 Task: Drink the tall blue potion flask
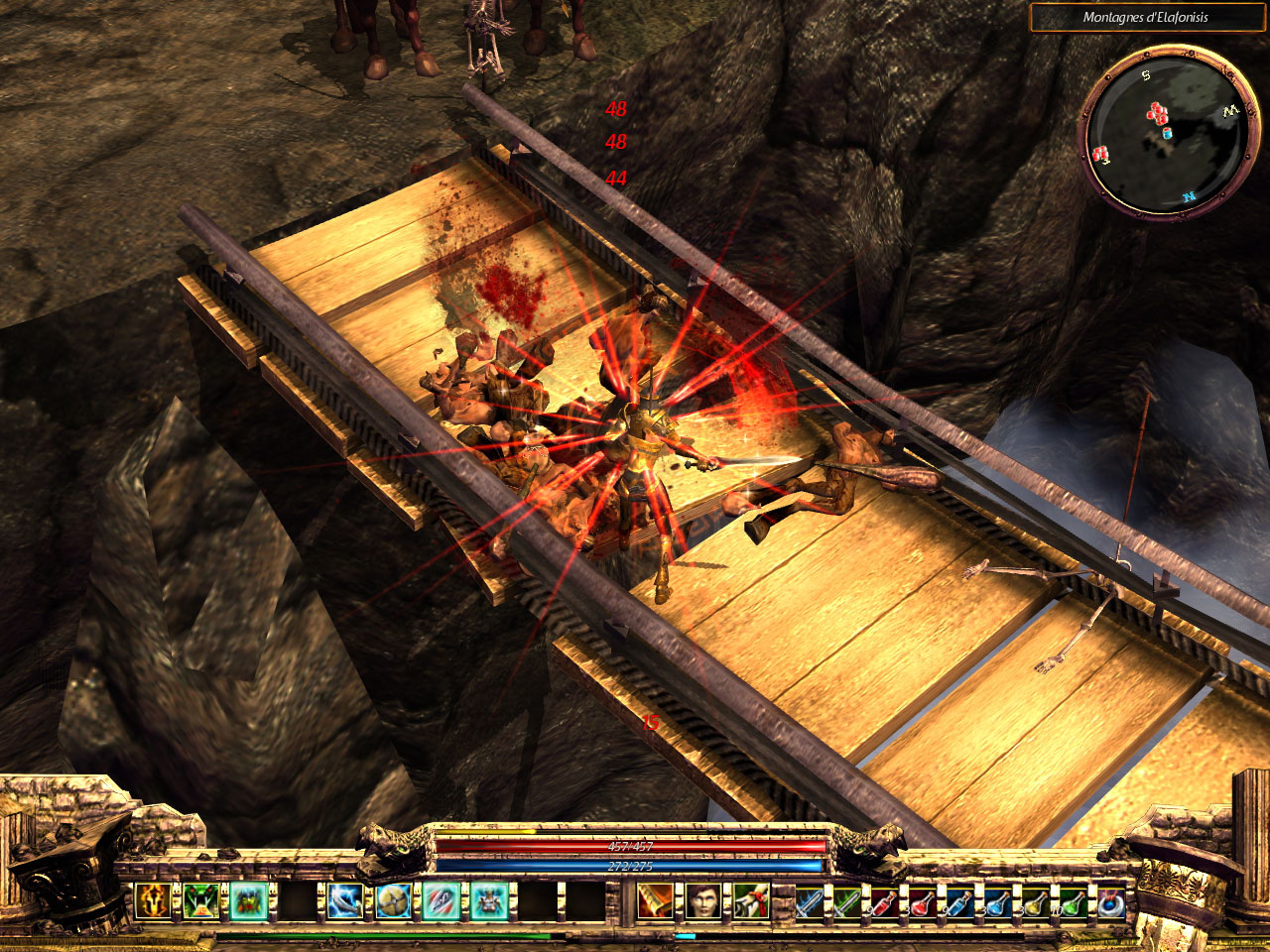pos(957,902)
